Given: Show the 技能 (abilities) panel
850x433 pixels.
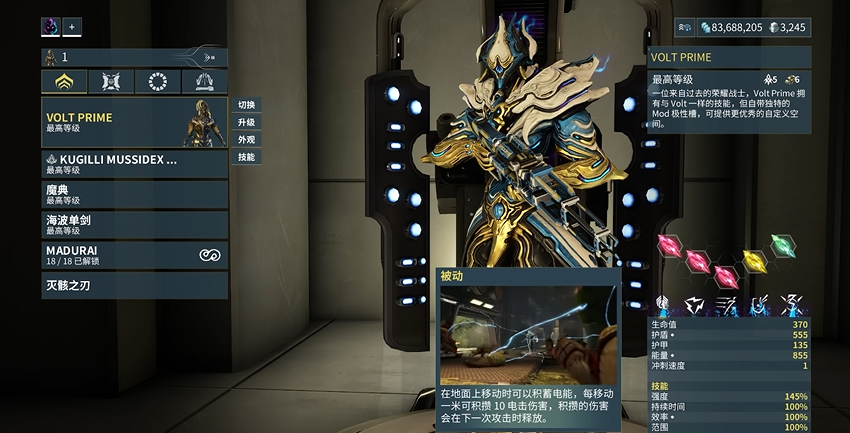Looking at the screenshot, I should [246, 157].
